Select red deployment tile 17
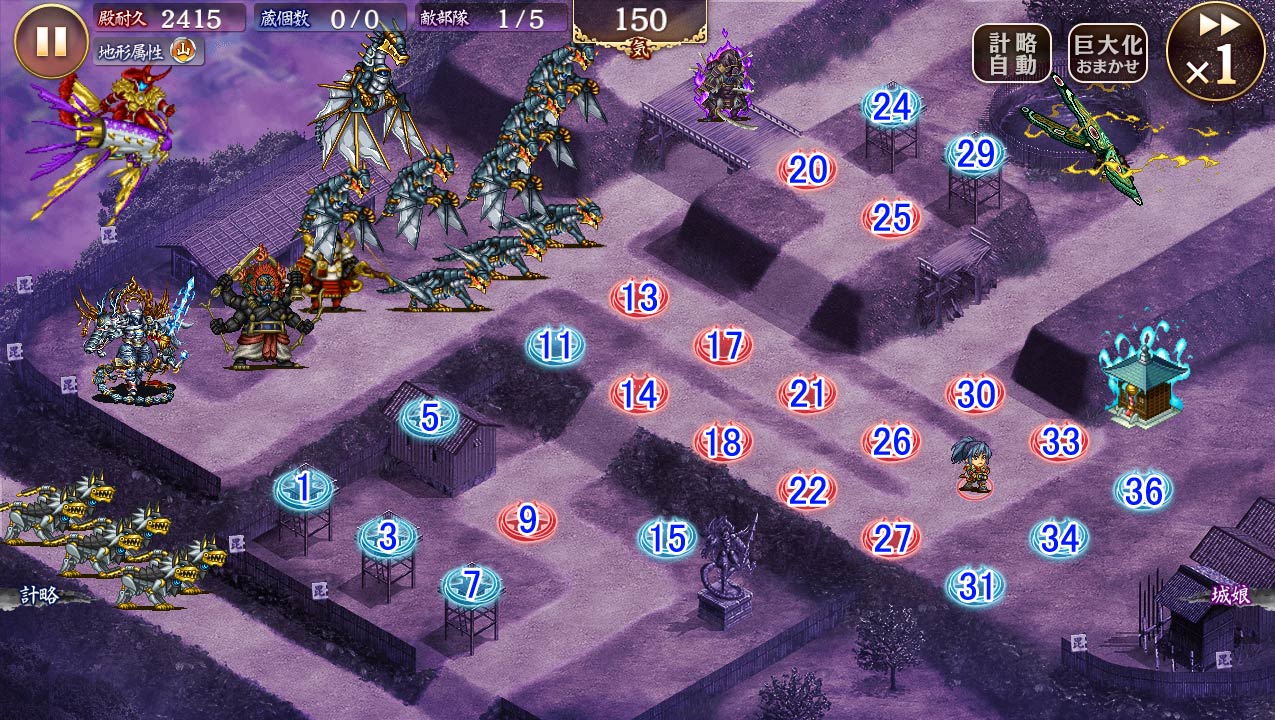The height and width of the screenshot is (720, 1275). (x=723, y=346)
